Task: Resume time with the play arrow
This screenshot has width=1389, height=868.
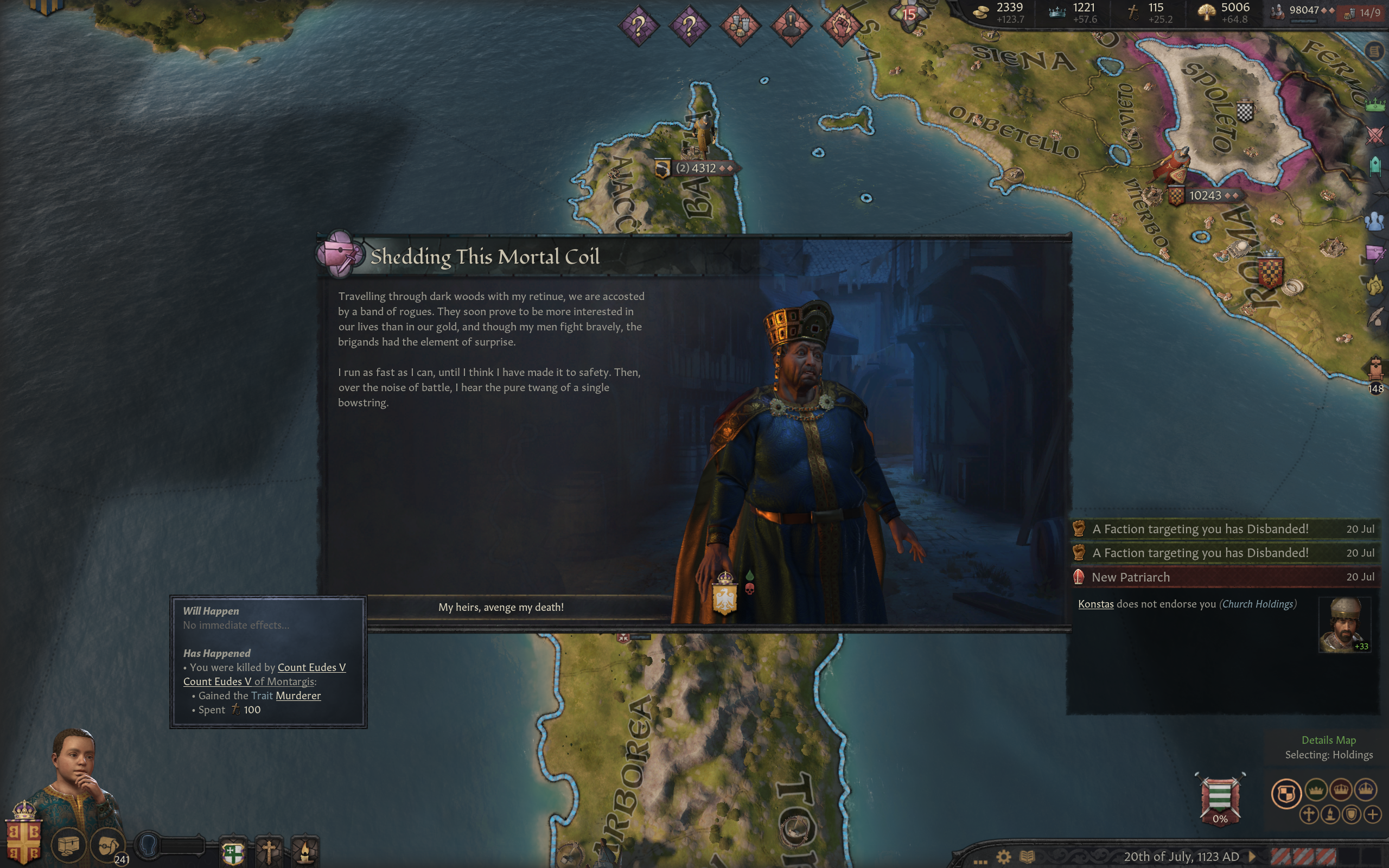Action: 1252,857
